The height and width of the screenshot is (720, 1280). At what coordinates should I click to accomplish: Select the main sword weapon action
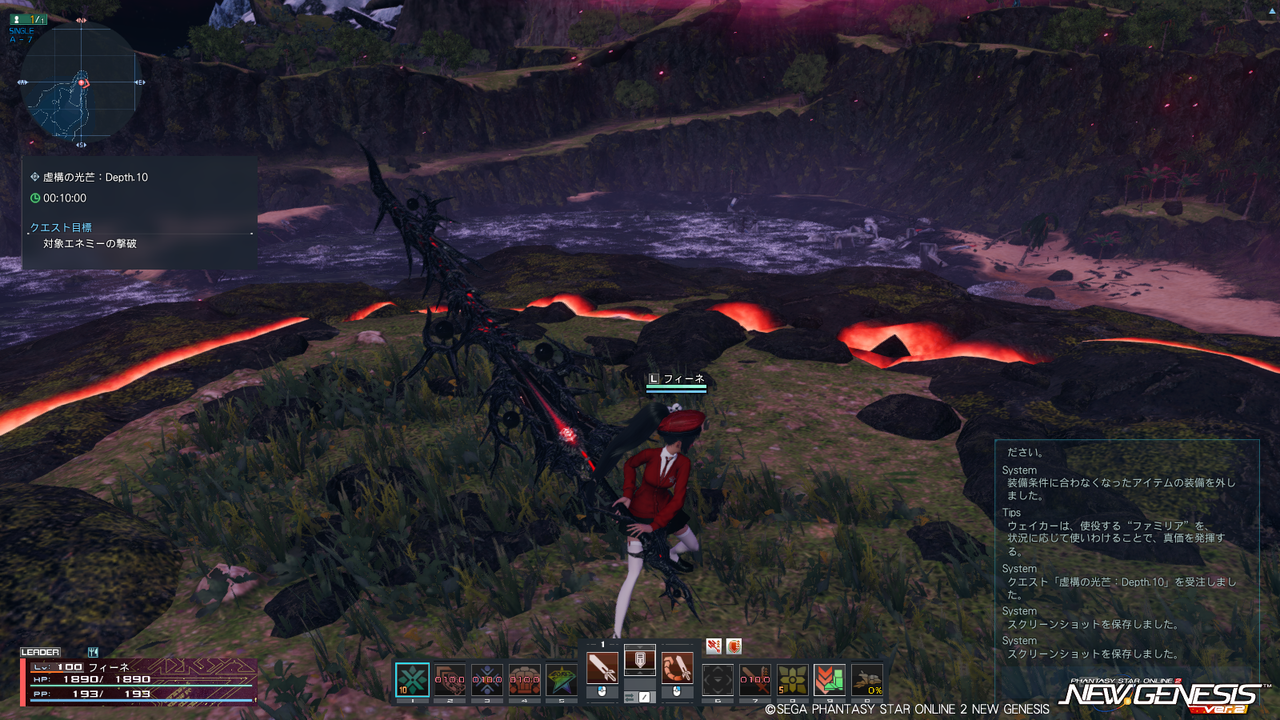click(x=602, y=667)
